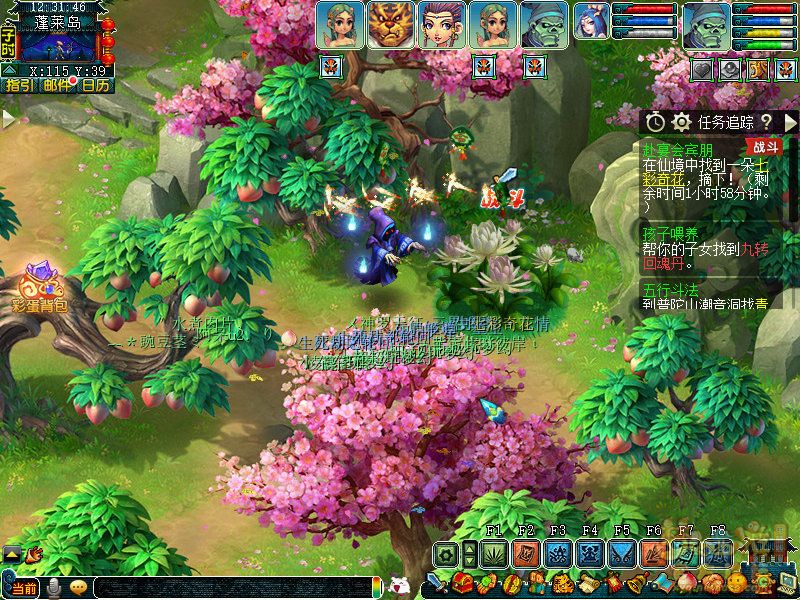Open quest tracker settings gear
Viewport: 800px width, 600px height.
coord(682,121)
